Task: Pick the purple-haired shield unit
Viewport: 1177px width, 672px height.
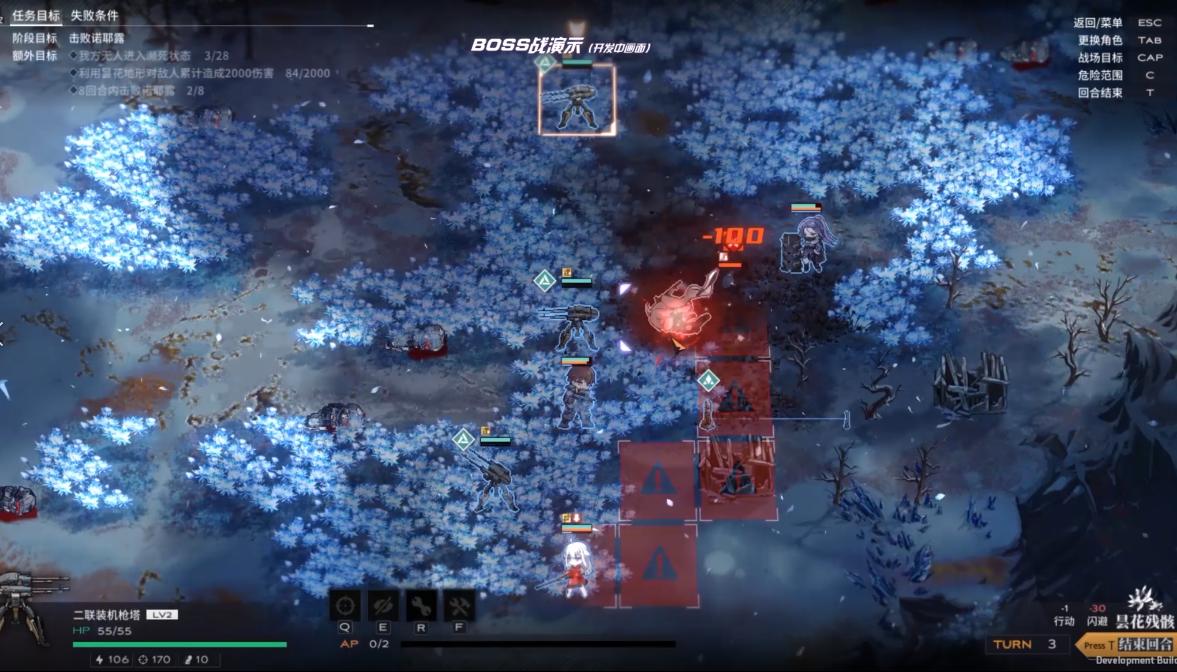Action: coord(806,246)
